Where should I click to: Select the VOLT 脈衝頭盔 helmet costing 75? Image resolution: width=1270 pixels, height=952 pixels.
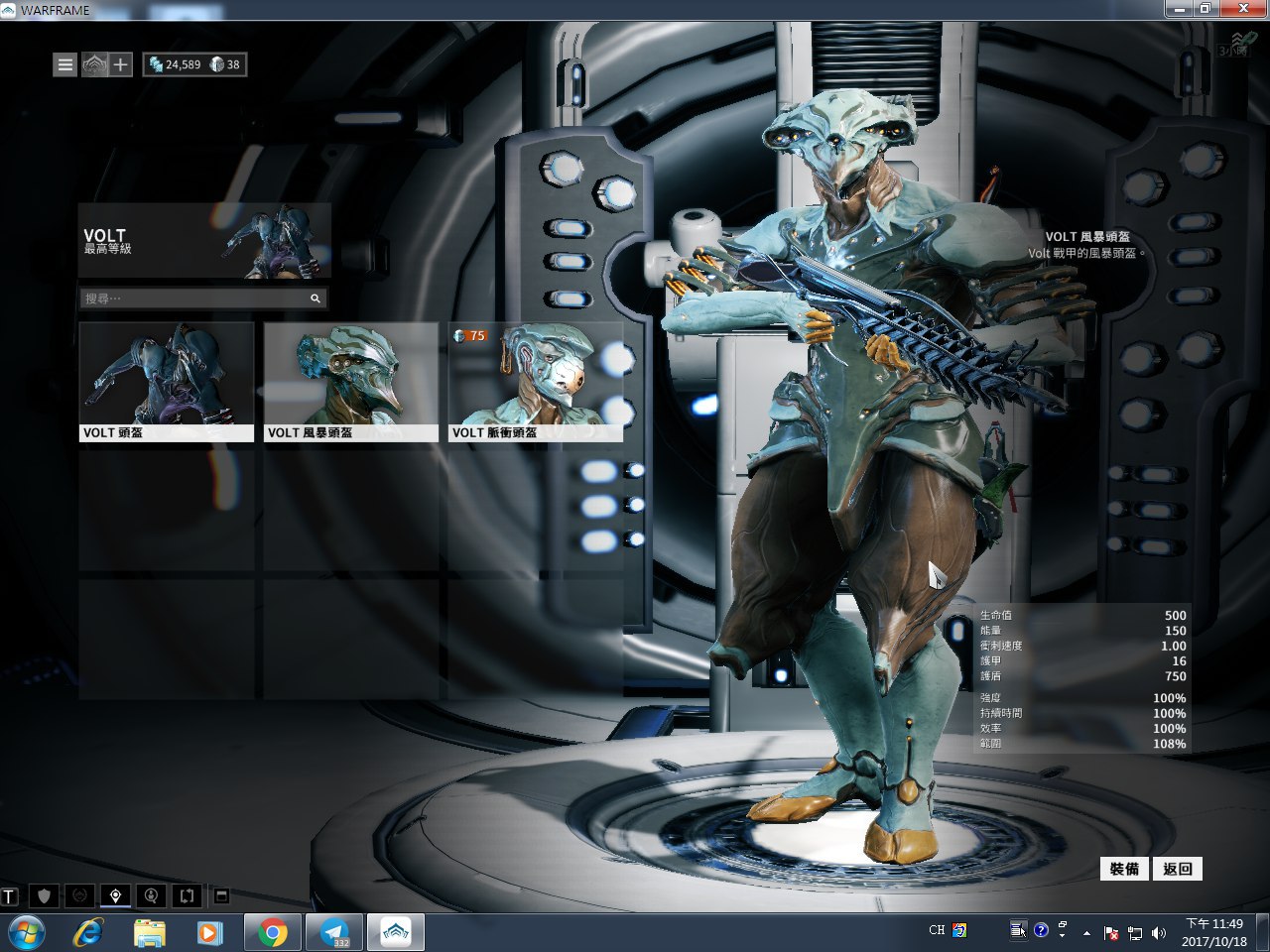[536, 382]
